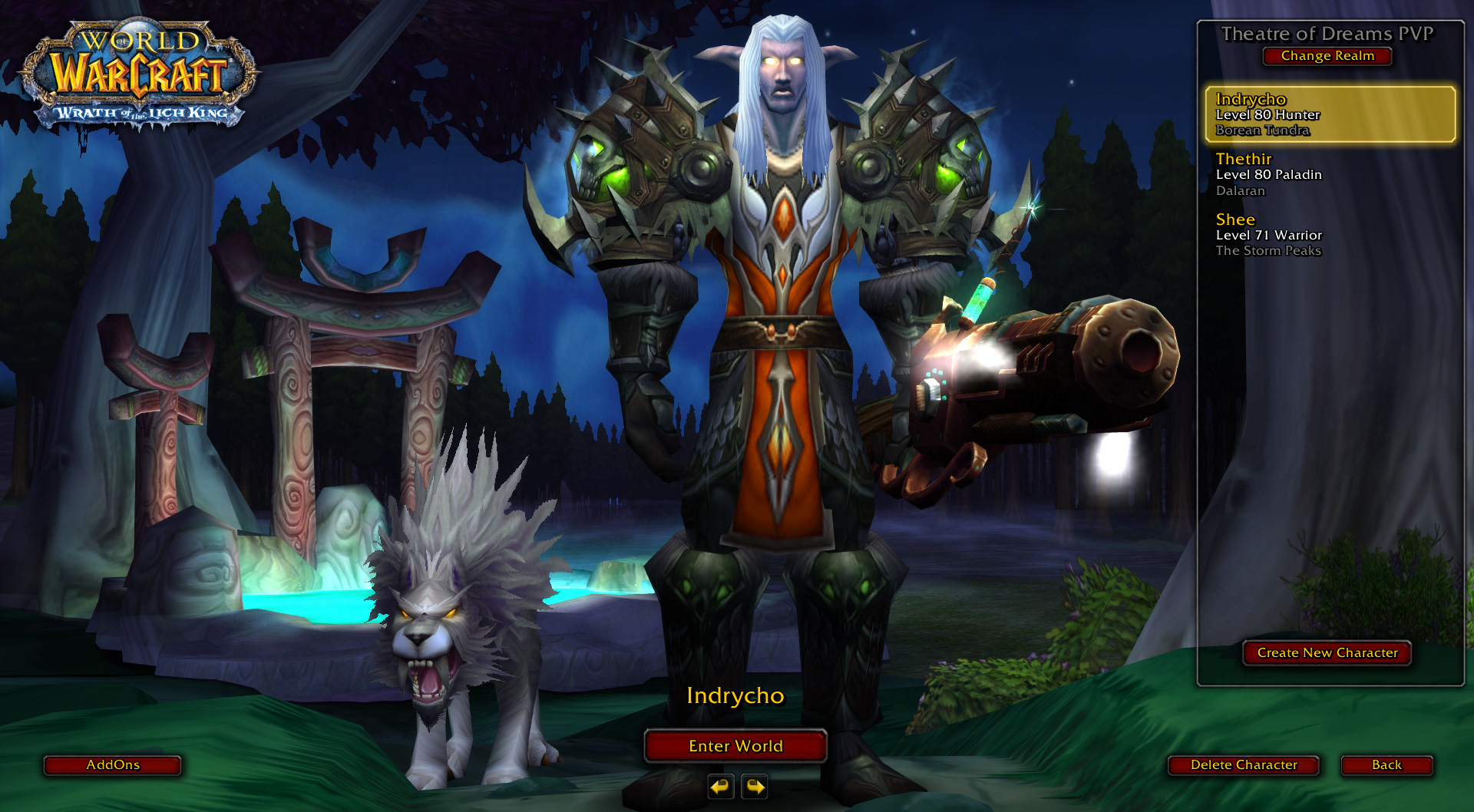Go Back to the login screen

click(1386, 765)
